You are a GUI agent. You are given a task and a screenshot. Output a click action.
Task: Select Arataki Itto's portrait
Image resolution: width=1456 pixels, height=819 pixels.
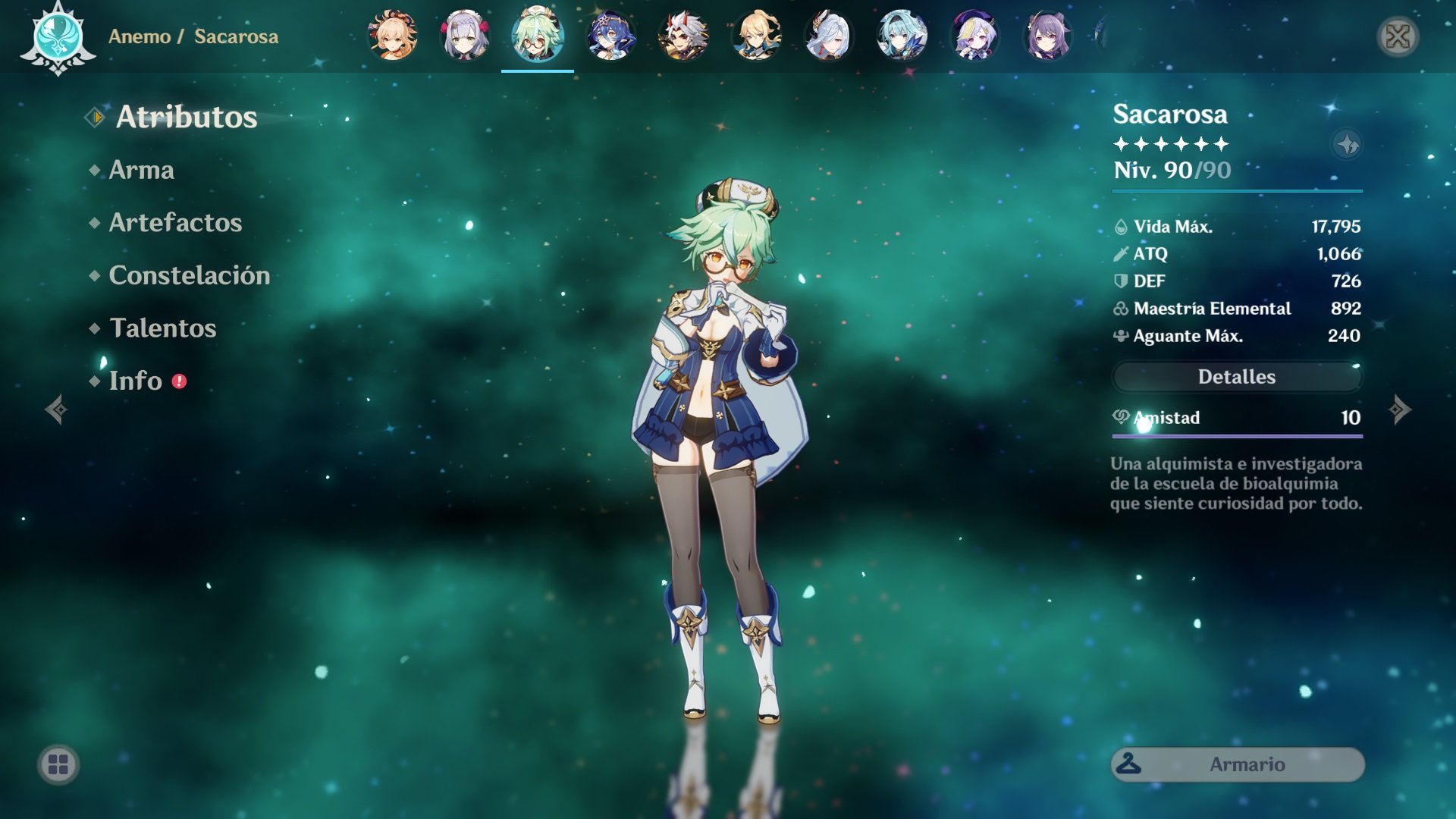(x=683, y=36)
